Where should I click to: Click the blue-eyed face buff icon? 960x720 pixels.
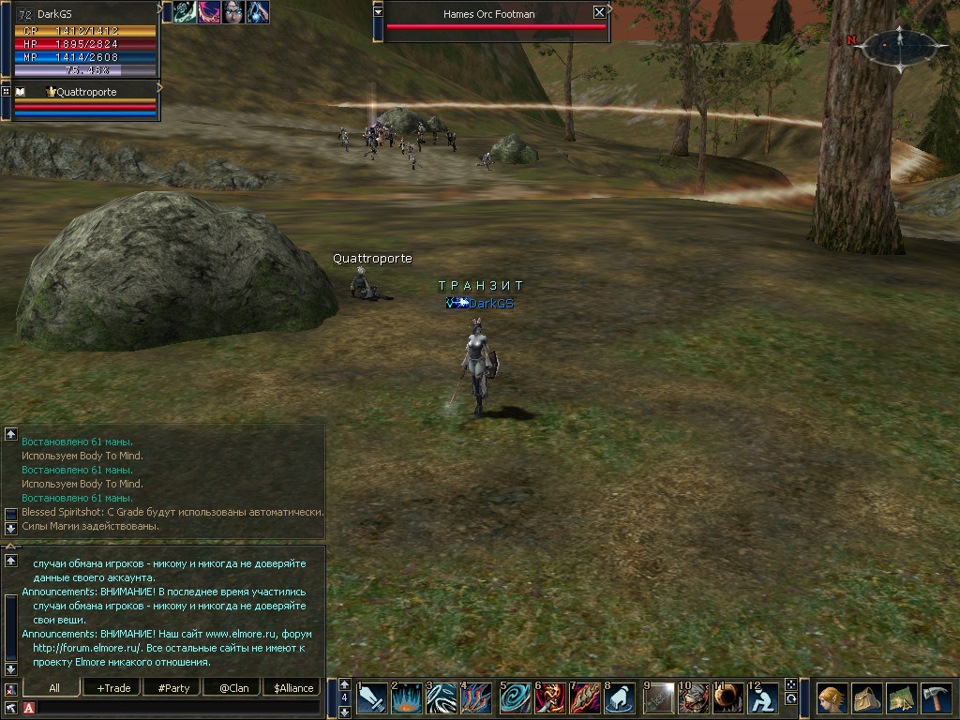click(233, 11)
